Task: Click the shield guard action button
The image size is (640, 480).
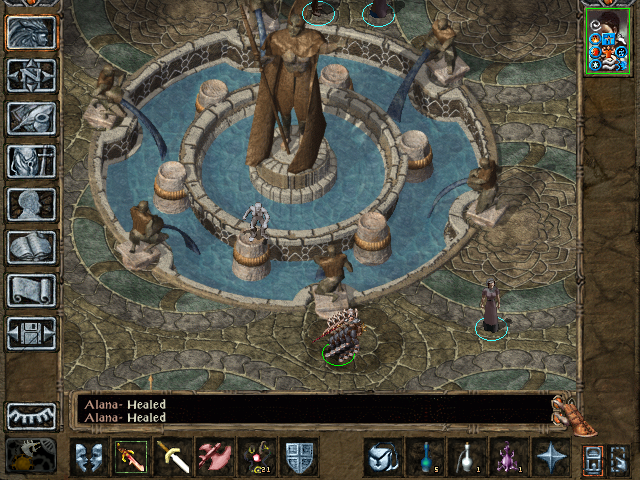Action: tap(300, 457)
